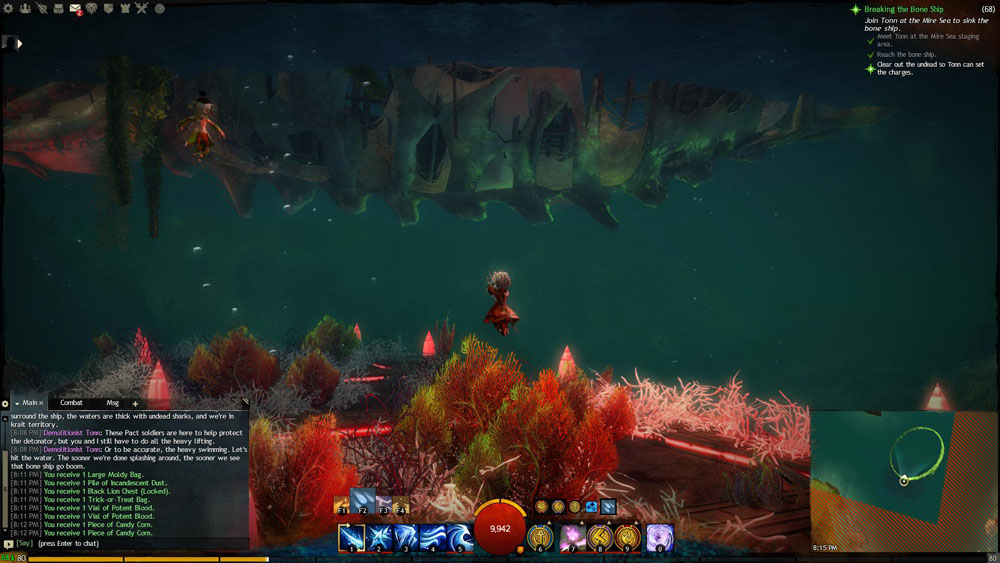The image size is (1000, 563).
Task: Use the purple elite skill in slot 0
Action: point(659,537)
